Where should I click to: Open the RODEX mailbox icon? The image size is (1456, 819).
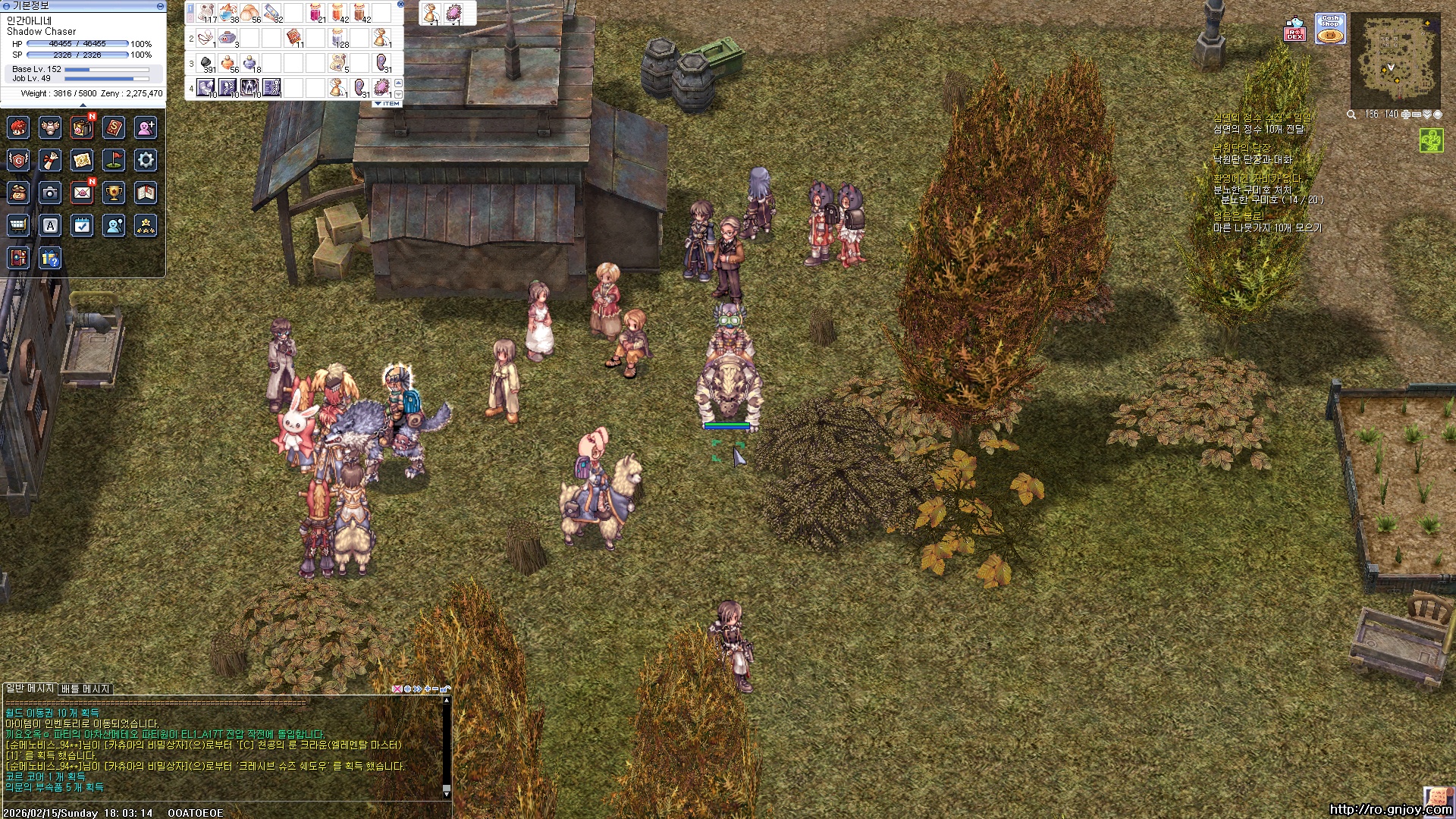coord(1295,30)
